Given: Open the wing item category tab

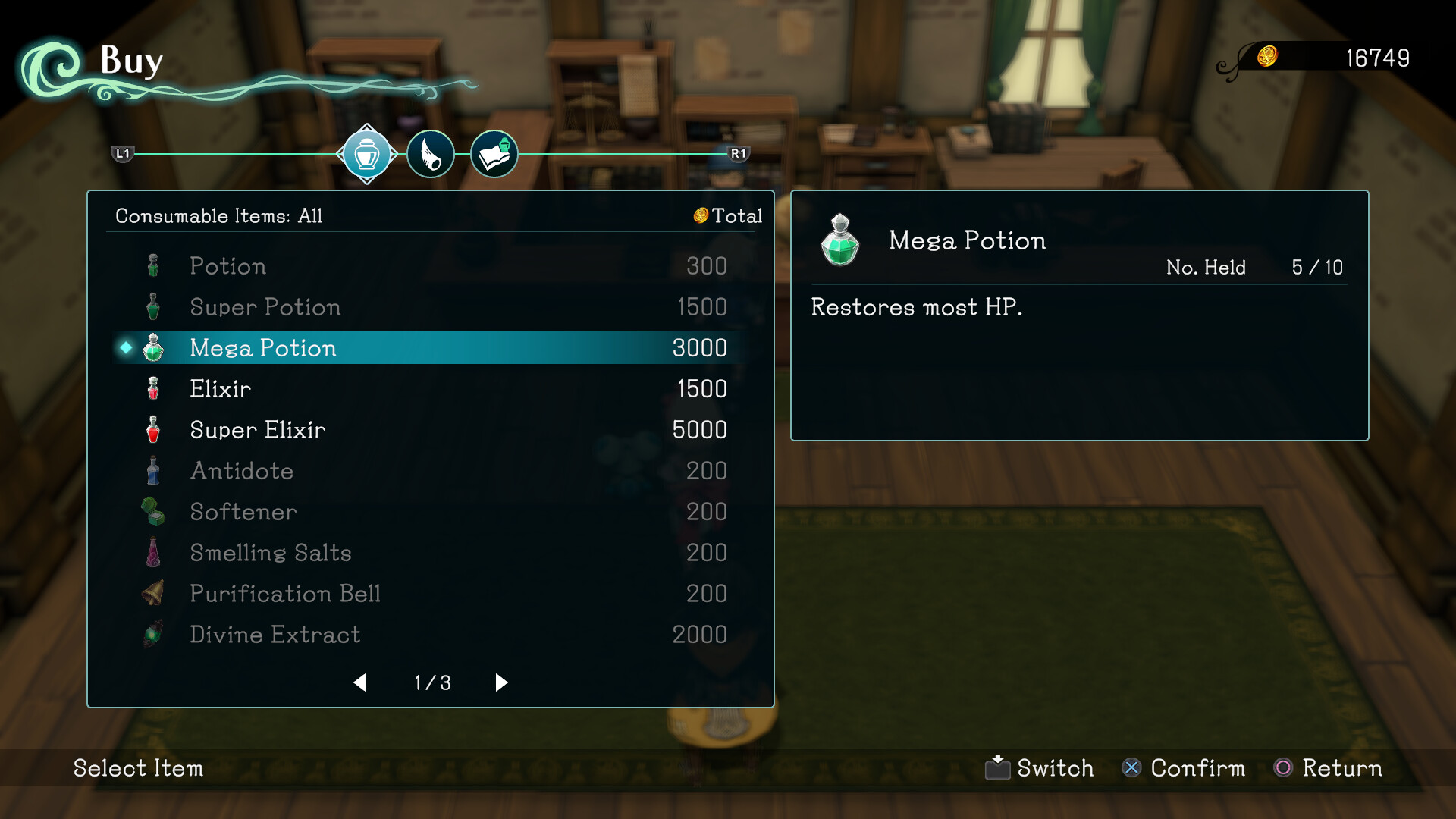Looking at the screenshot, I should [431, 153].
